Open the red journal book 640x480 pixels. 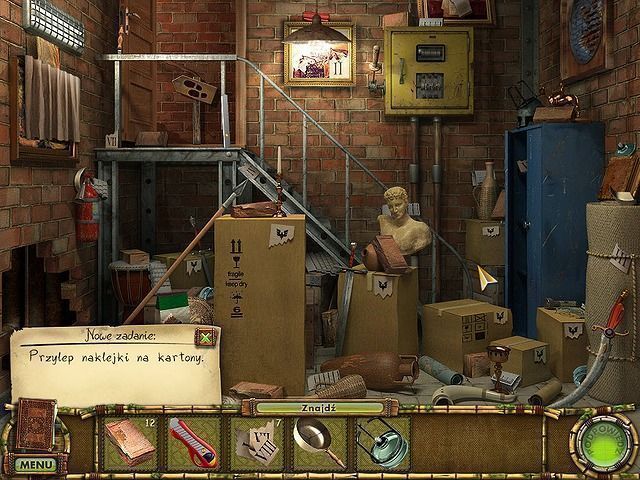point(37,424)
